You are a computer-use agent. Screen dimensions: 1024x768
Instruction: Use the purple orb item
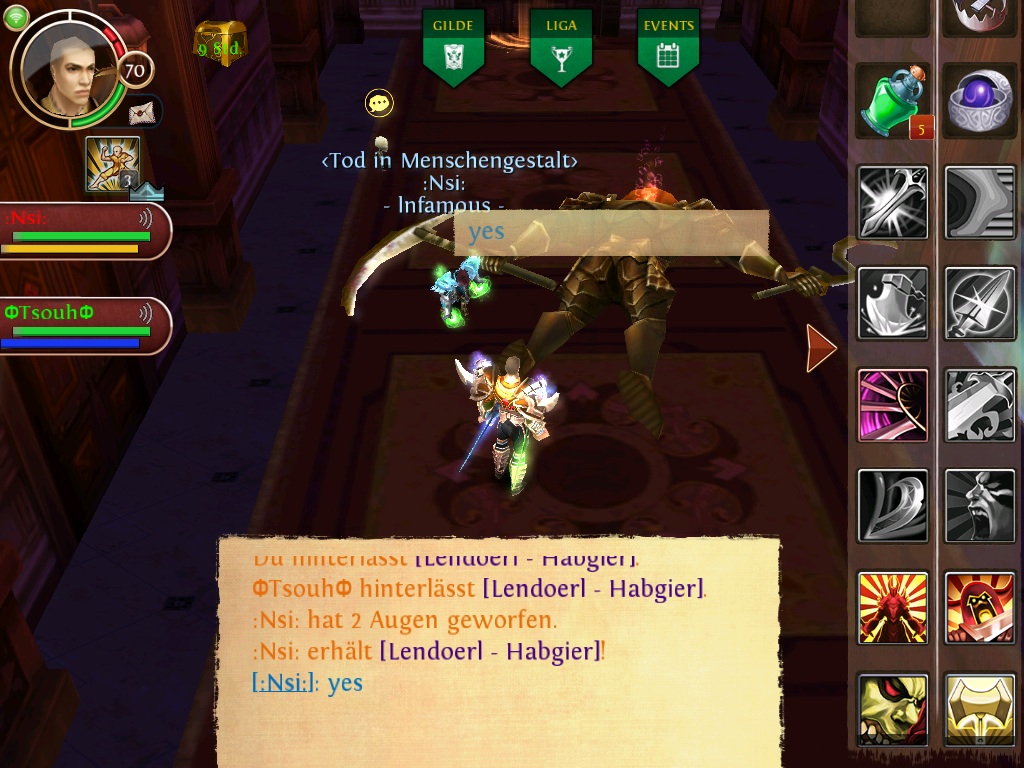point(980,102)
